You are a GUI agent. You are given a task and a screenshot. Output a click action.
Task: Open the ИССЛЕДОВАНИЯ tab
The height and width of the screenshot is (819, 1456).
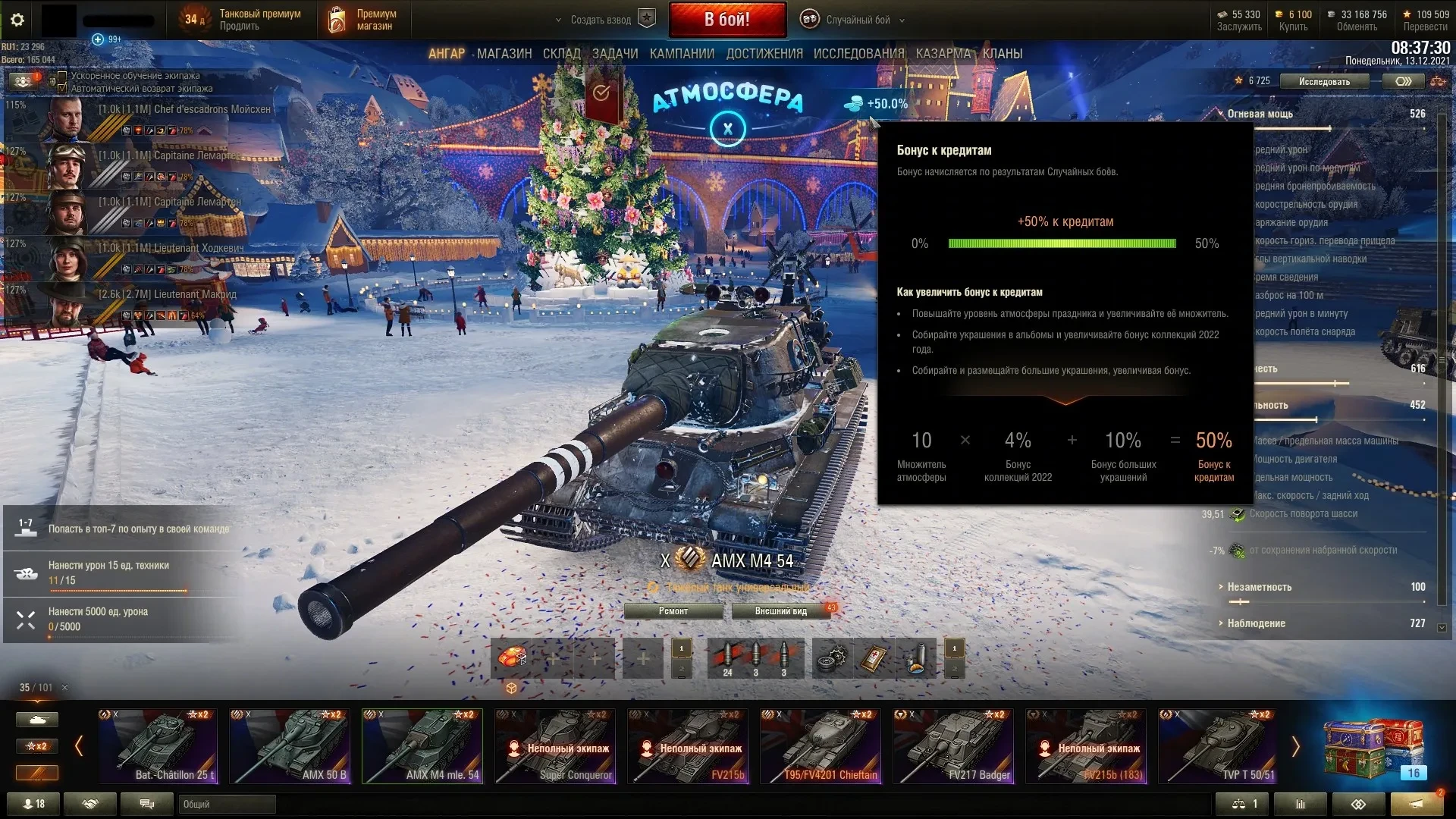(x=858, y=54)
